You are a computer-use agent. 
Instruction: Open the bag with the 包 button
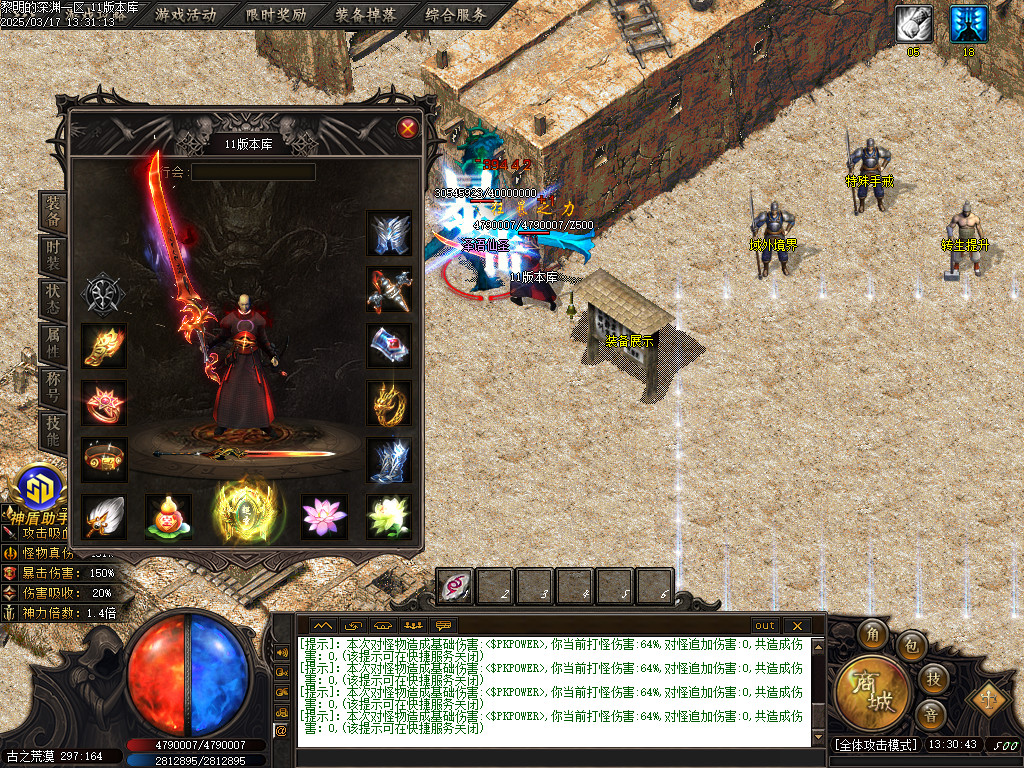point(911,644)
